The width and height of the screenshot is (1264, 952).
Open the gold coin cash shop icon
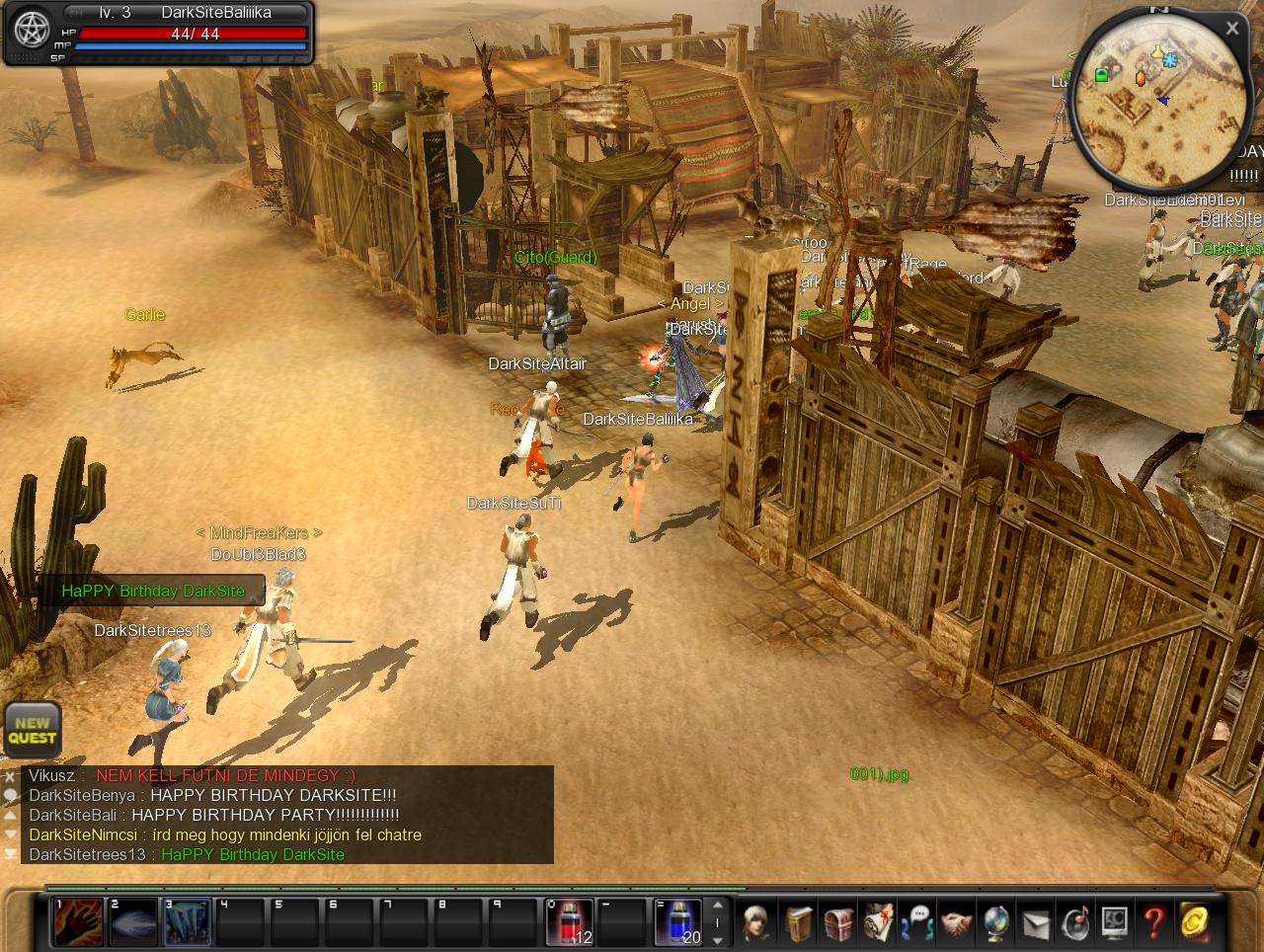(x=1194, y=923)
